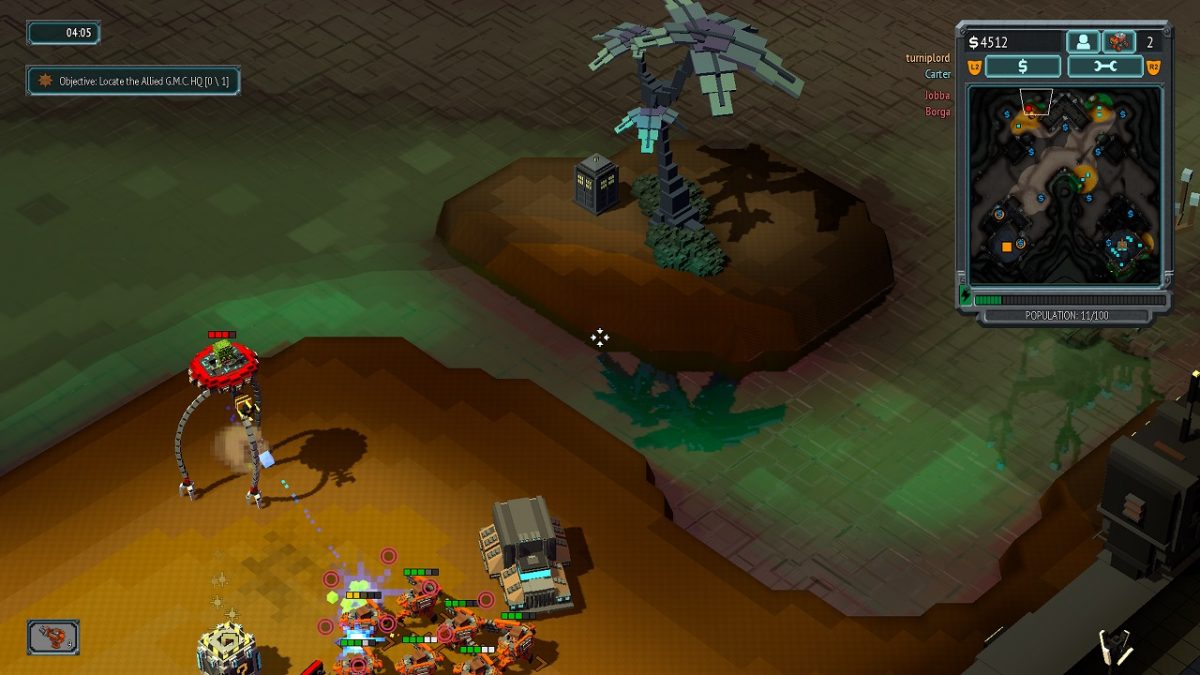
Task: Click the orange vehicle unit icon button
Action: [x=1118, y=42]
